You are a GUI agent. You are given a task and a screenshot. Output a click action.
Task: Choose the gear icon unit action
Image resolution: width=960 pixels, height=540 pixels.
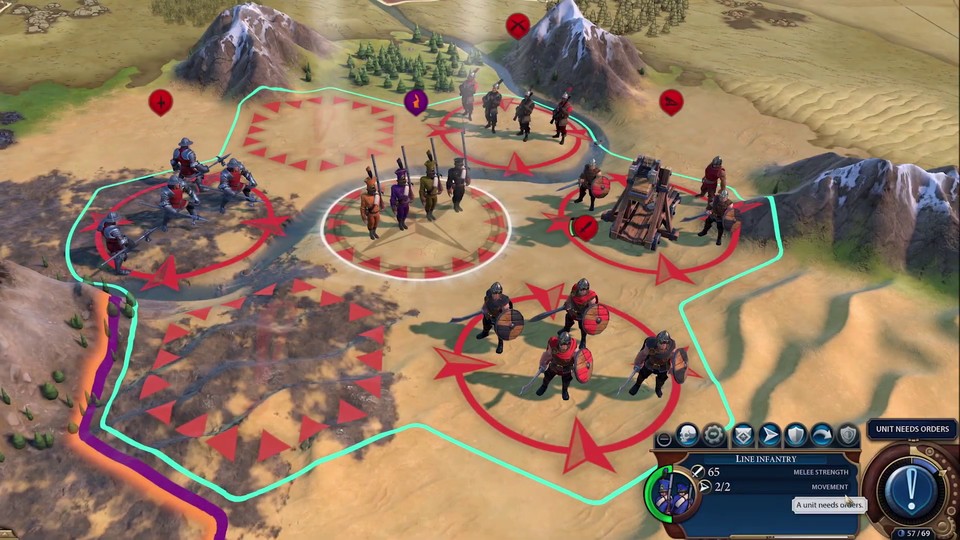tap(714, 435)
